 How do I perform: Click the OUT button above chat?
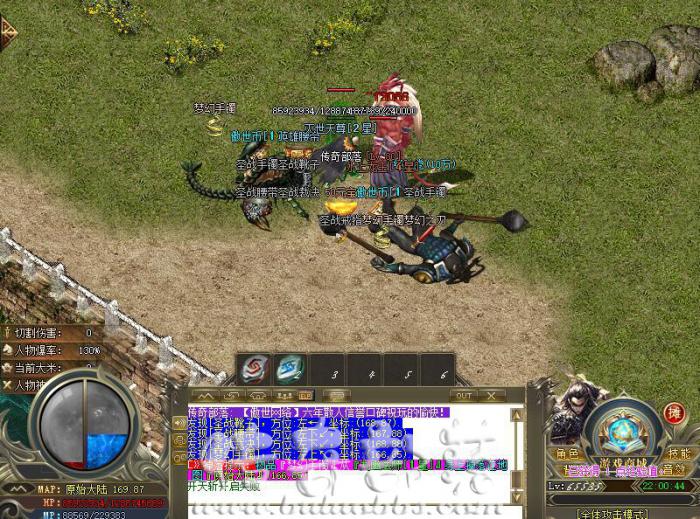[464, 395]
